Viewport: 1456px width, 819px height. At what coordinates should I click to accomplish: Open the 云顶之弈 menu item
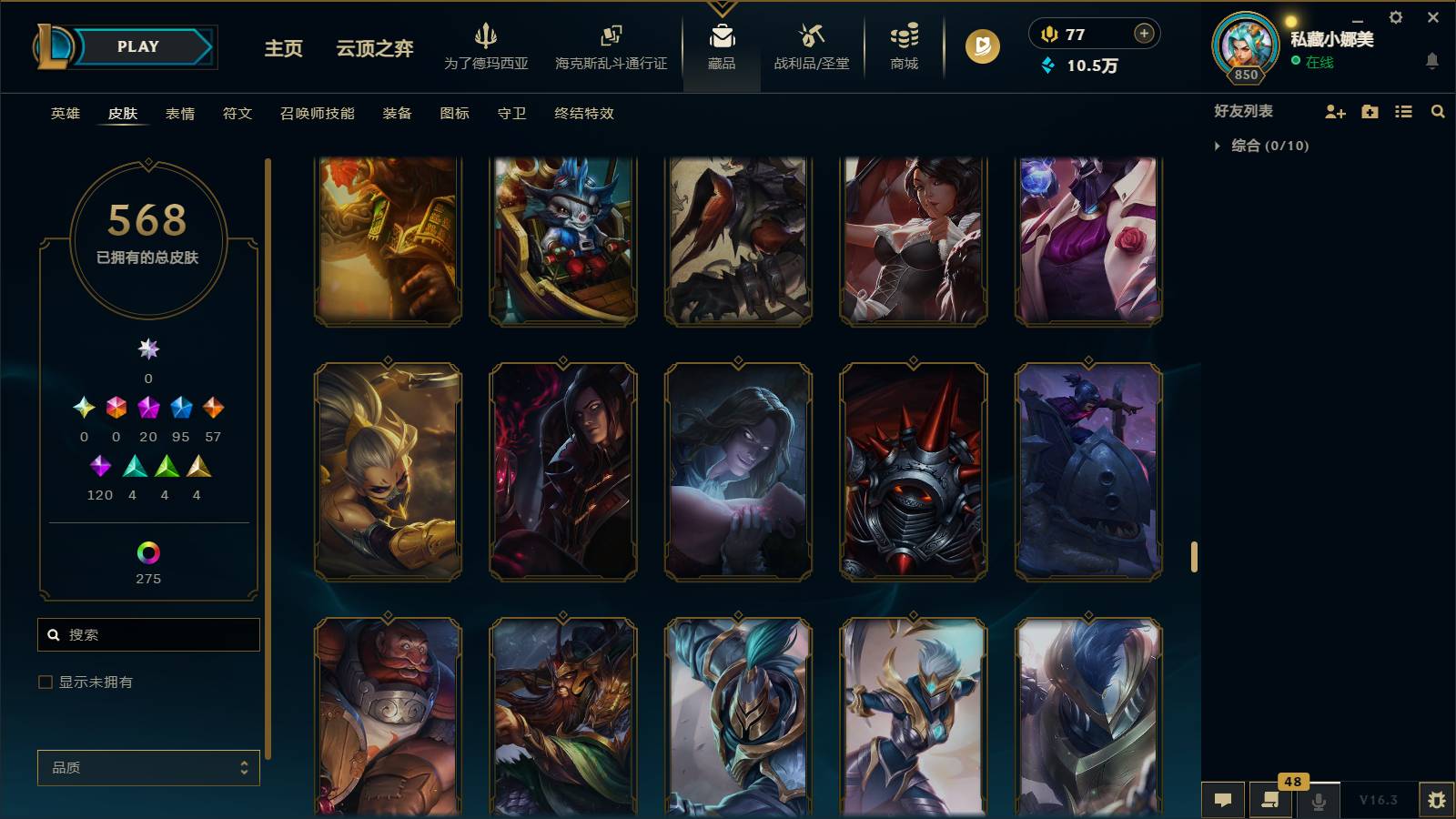[x=373, y=50]
